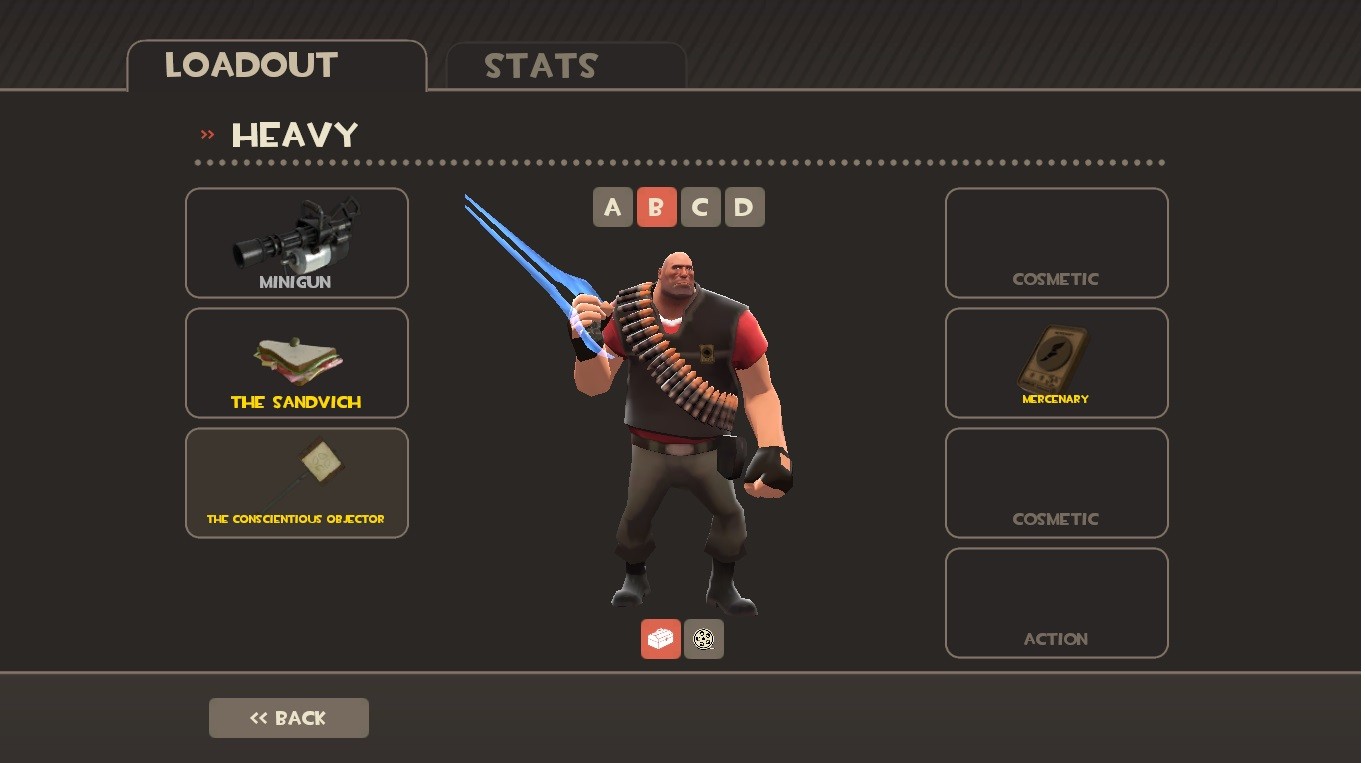Select the Minigun primary weapon slot
Viewport: 1365px width, 763px height.
click(296, 242)
